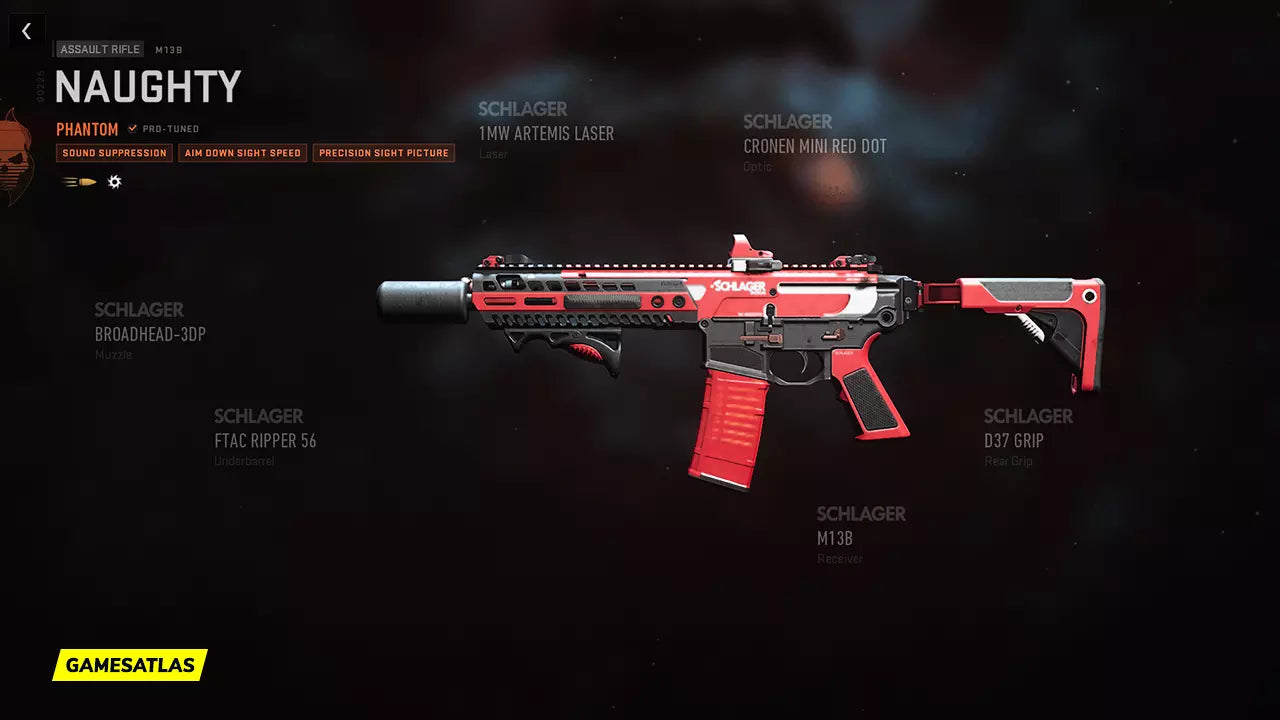
Task: Click the gear icon under the blueprint tags
Action: coord(115,182)
